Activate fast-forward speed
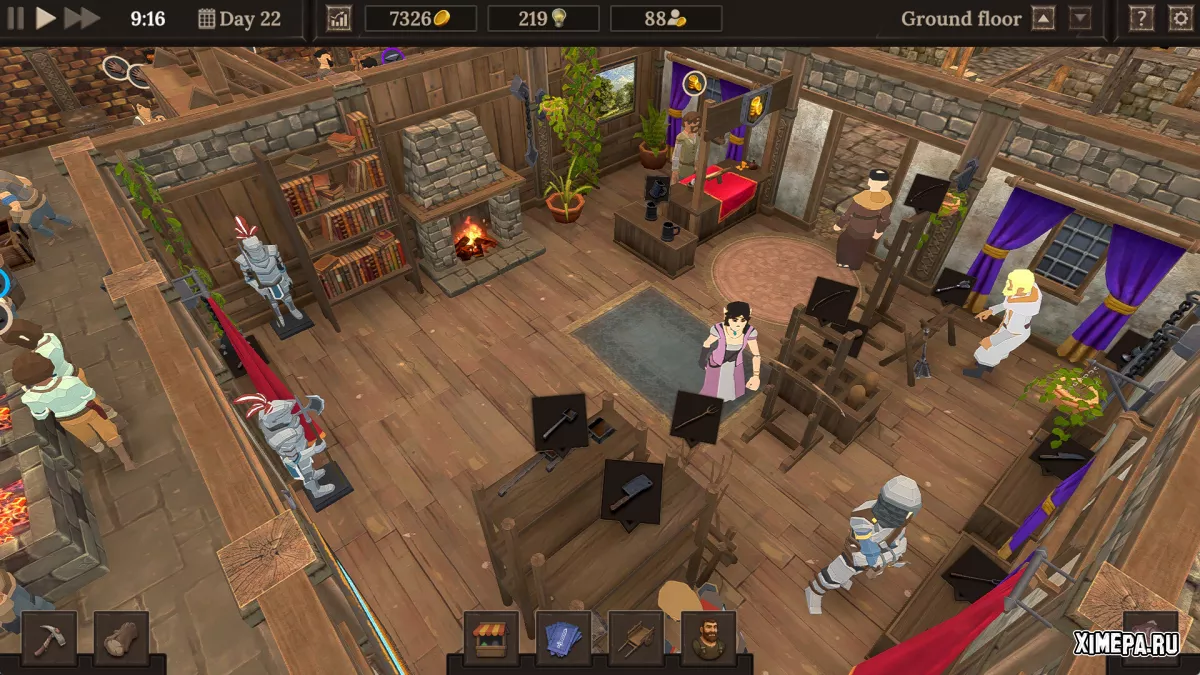Viewport: 1200px width, 675px height. 82,18
